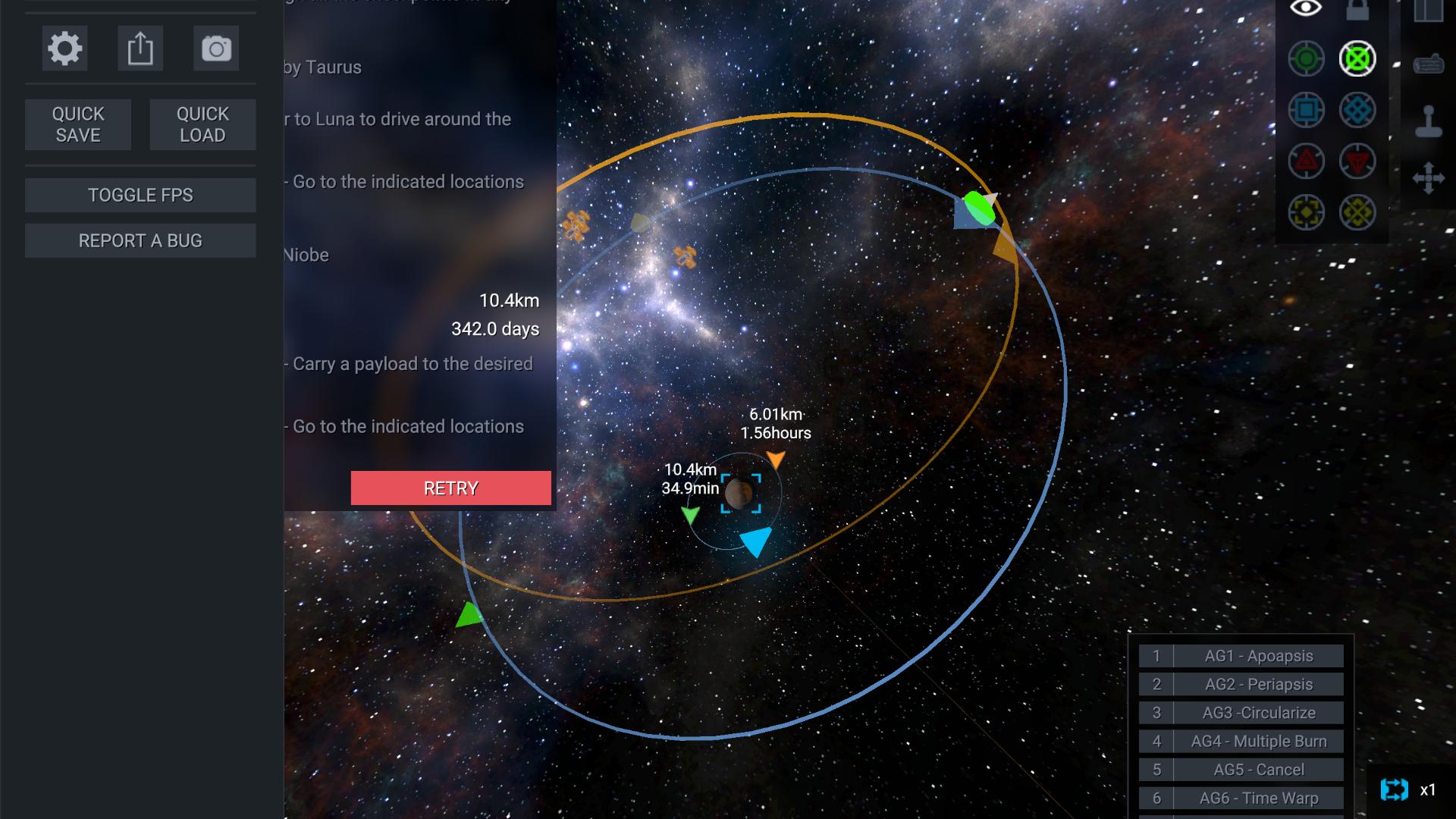Select the red triangle heading icon

1306,161
